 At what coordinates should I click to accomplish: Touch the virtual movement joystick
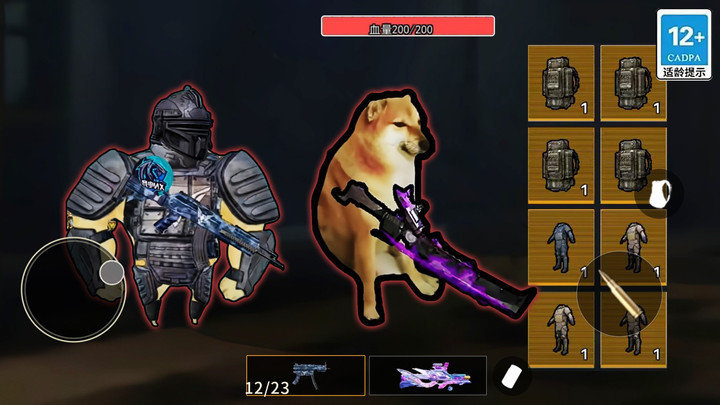pos(75,286)
